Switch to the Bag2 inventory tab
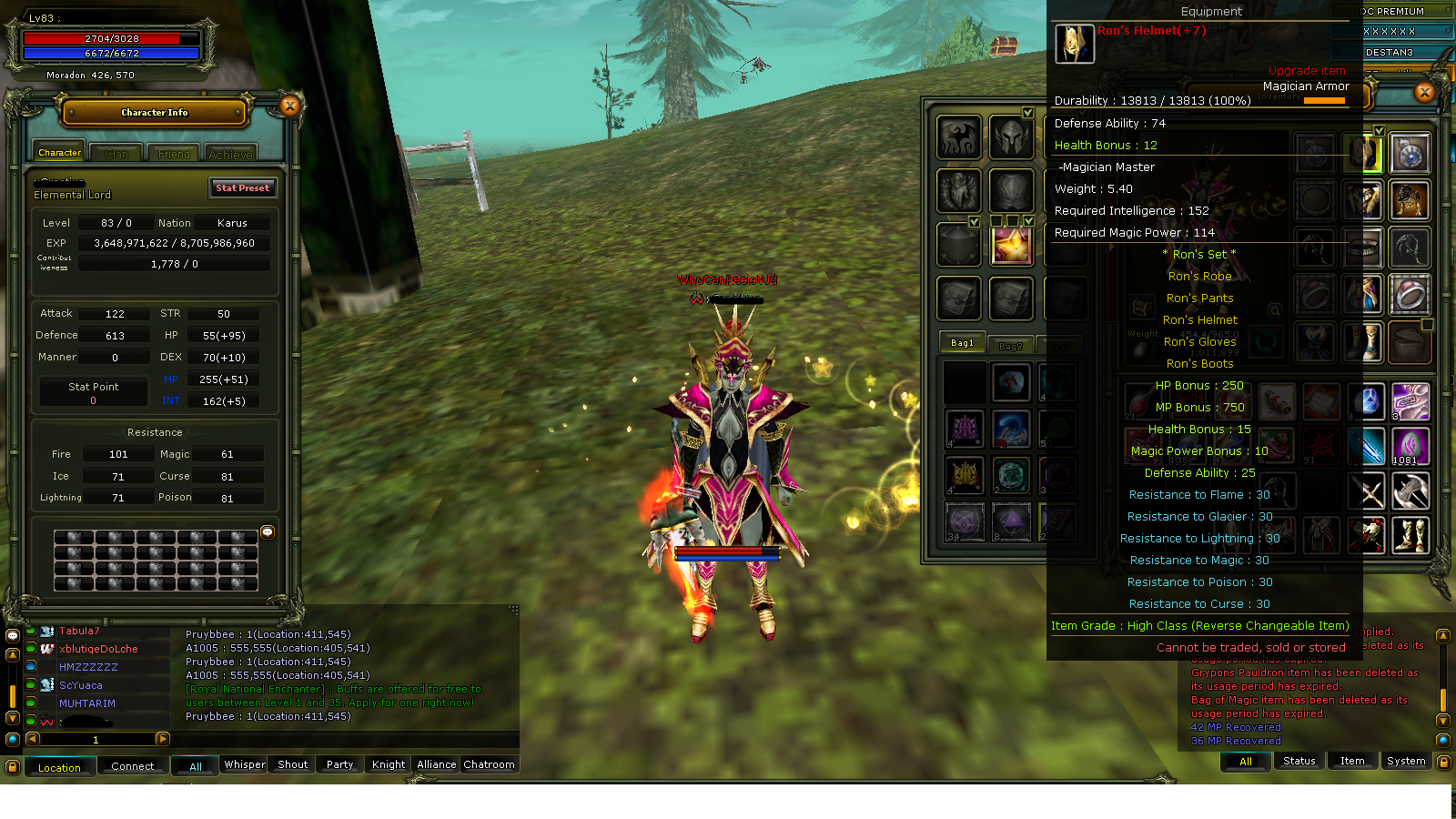The image size is (1456, 819). coord(1010,346)
